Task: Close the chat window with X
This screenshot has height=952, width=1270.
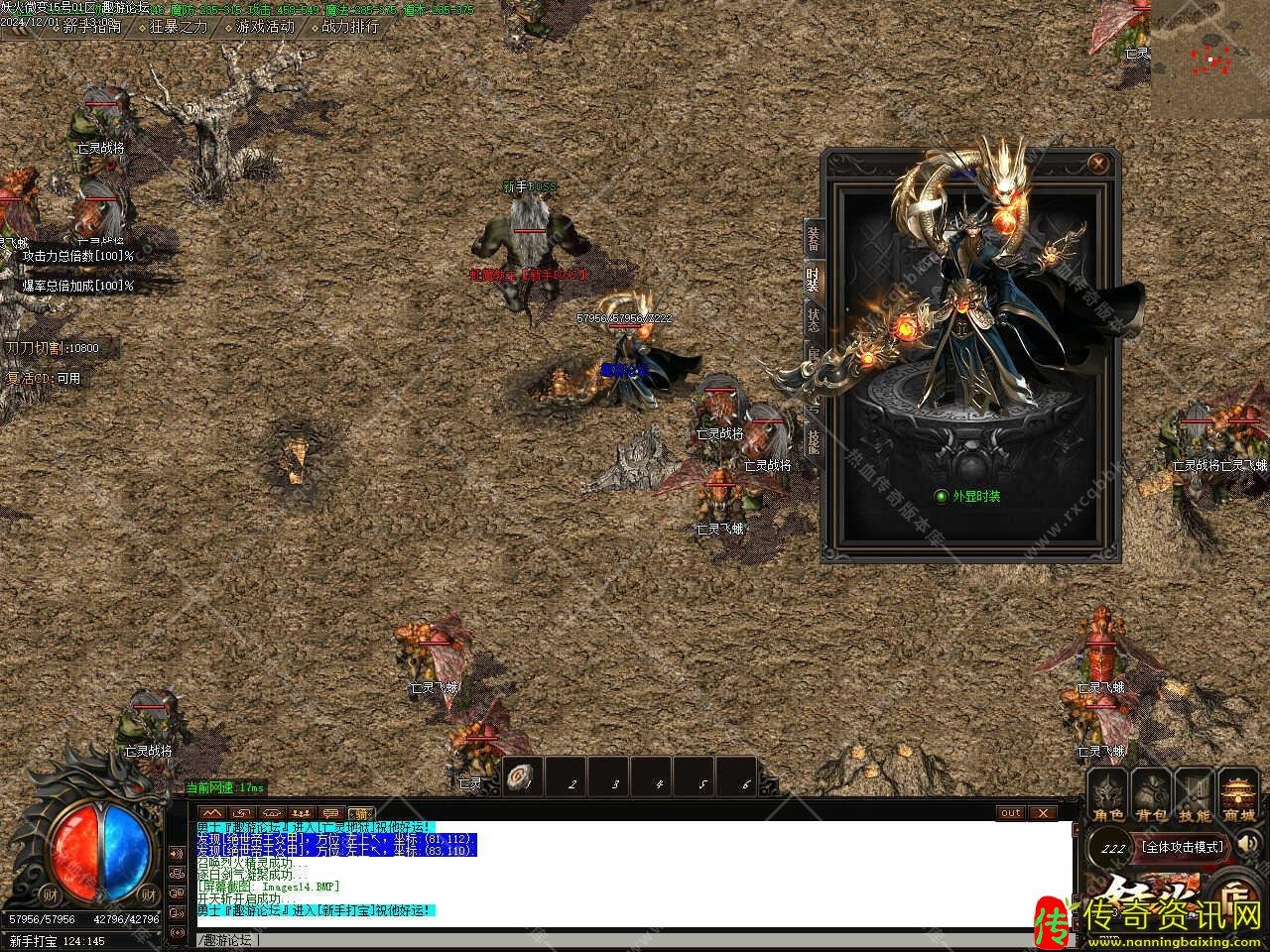Action: coord(1042,813)
